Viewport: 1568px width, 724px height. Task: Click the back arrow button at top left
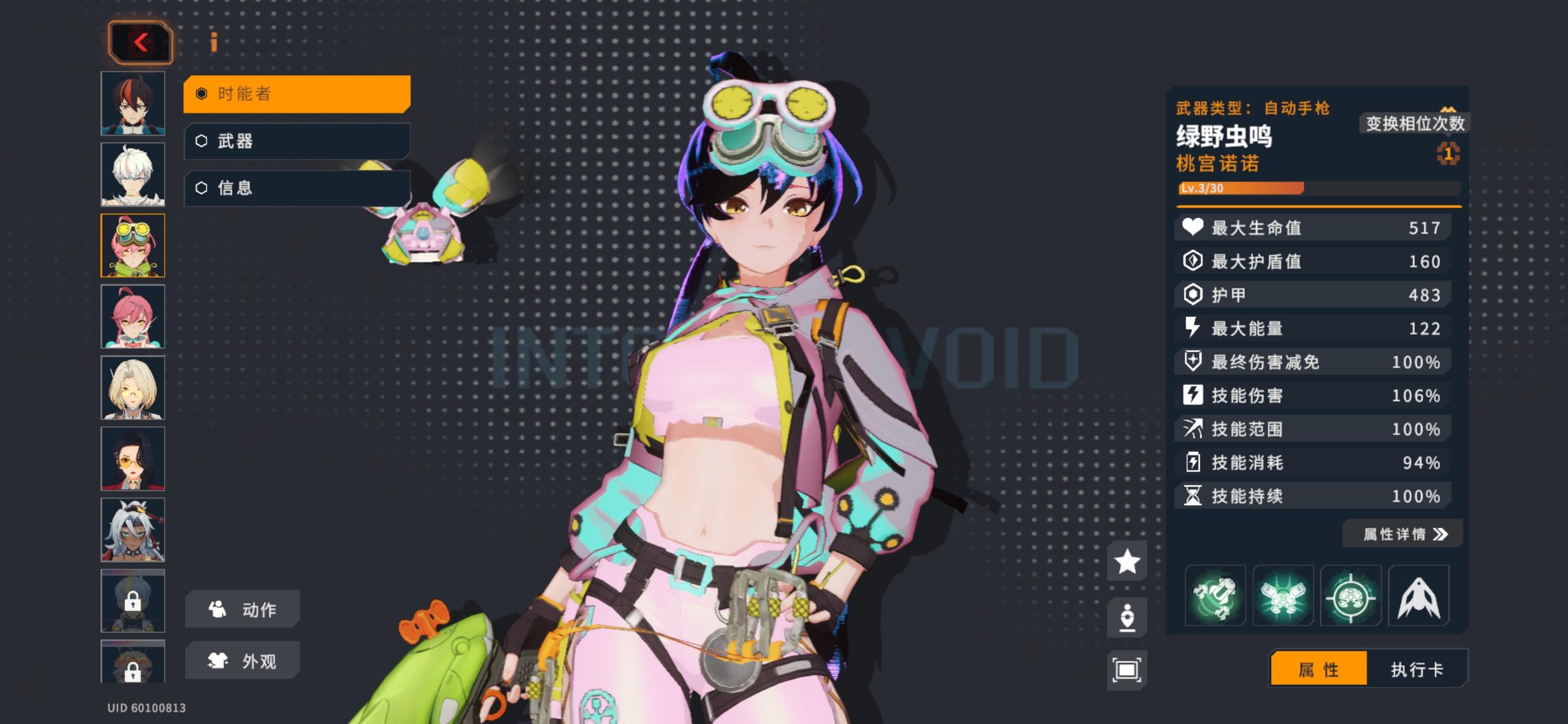[x=139, y=41]
